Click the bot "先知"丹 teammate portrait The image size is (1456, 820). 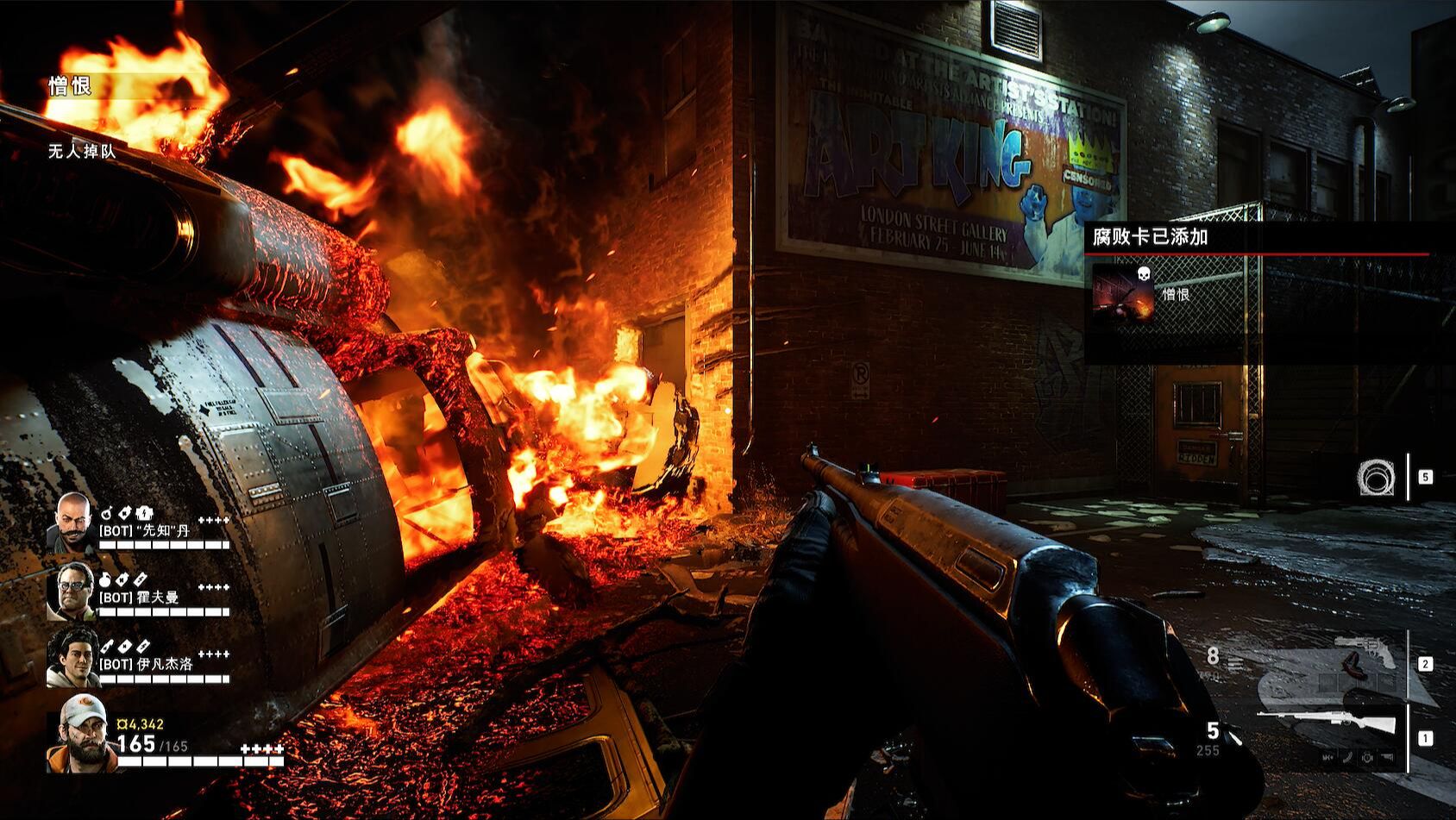click(72, 522)
